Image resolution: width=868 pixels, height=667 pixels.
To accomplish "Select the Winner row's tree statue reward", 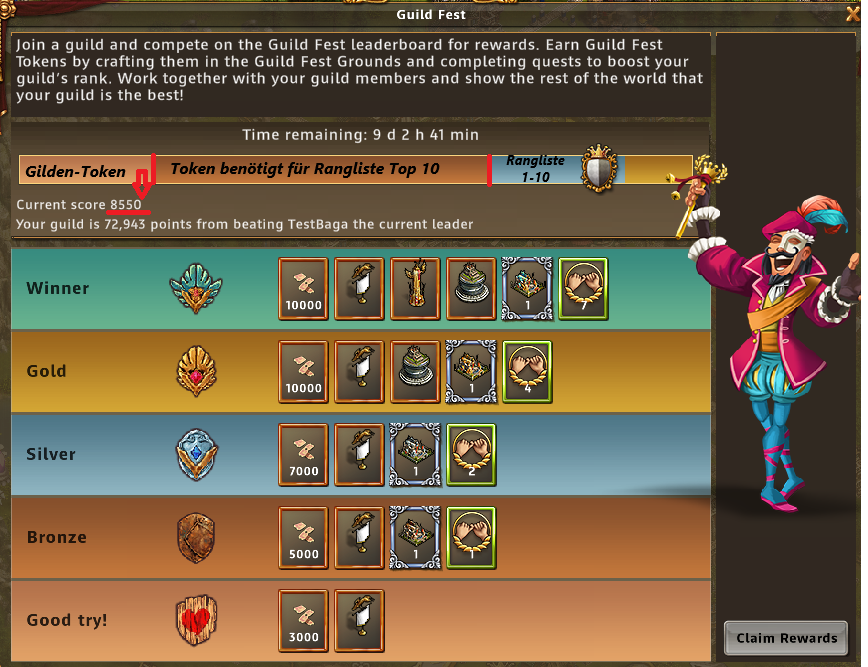I will pos(415,288).
